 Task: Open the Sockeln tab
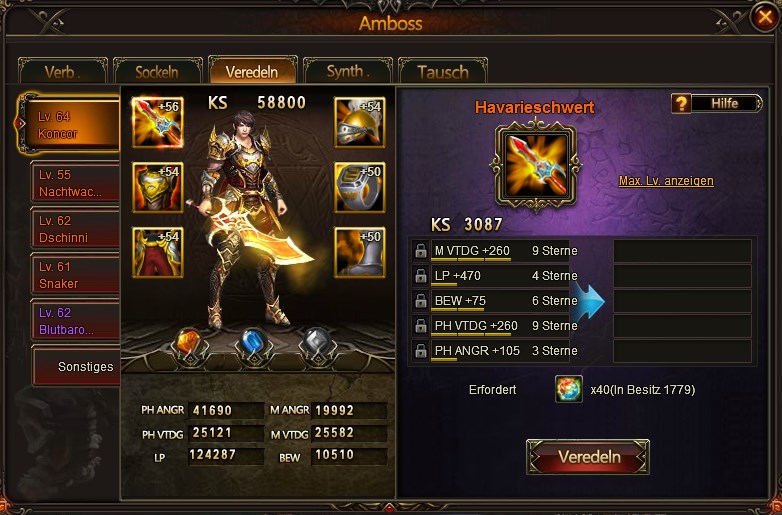pyautogui.click(x=156, y=72)
